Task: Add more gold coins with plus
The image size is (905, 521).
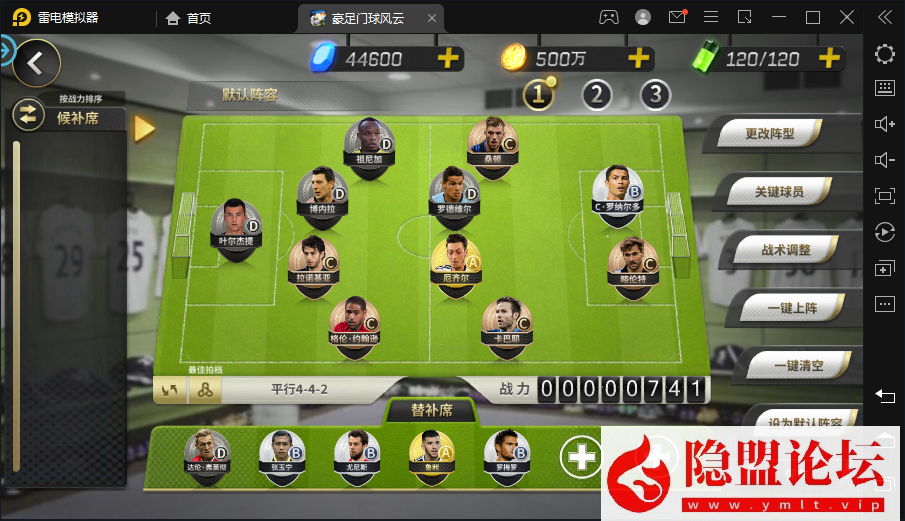Action: point(639,58)
